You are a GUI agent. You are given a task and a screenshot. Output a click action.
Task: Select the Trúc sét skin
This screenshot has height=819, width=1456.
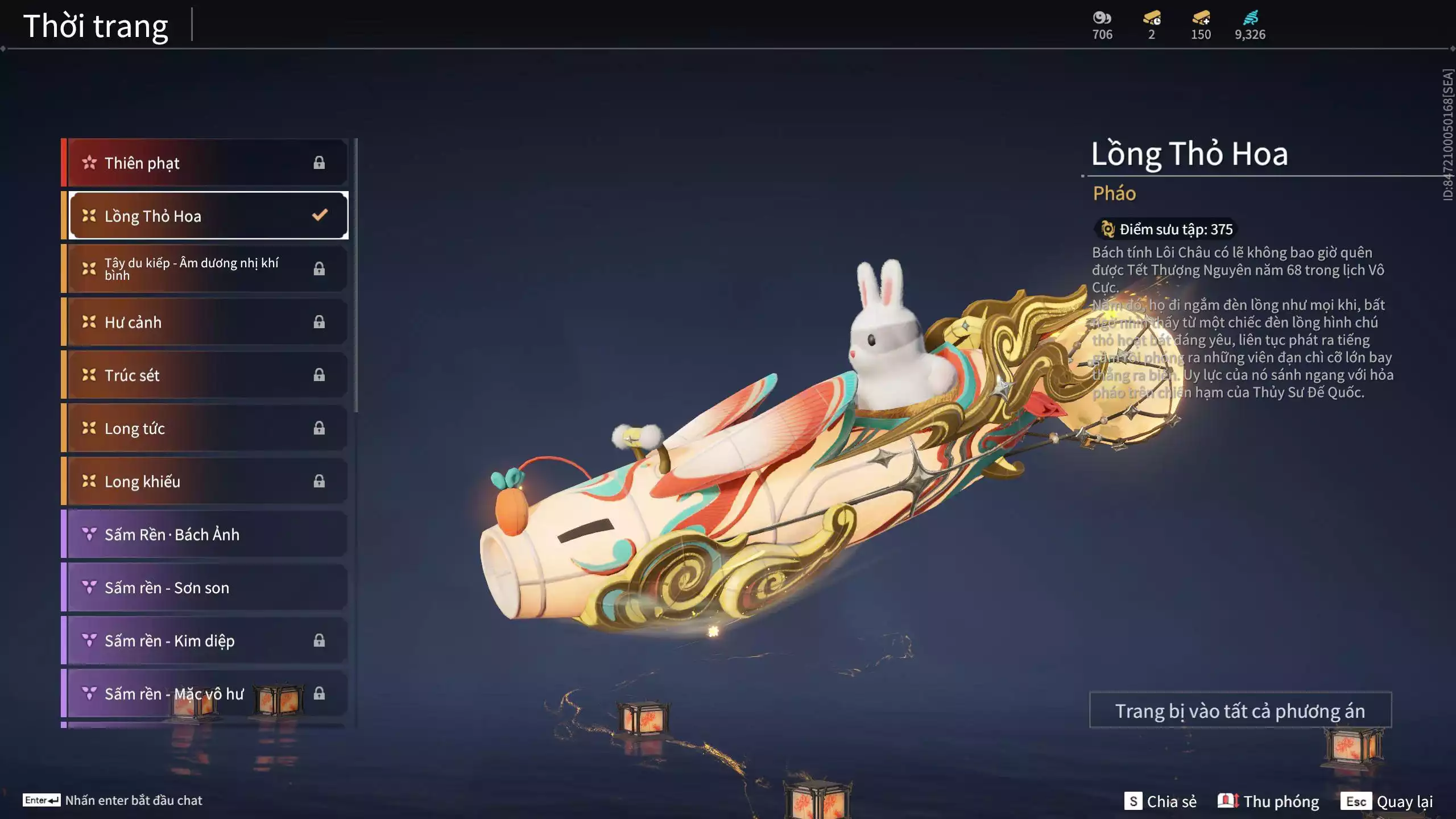point(205,375)
